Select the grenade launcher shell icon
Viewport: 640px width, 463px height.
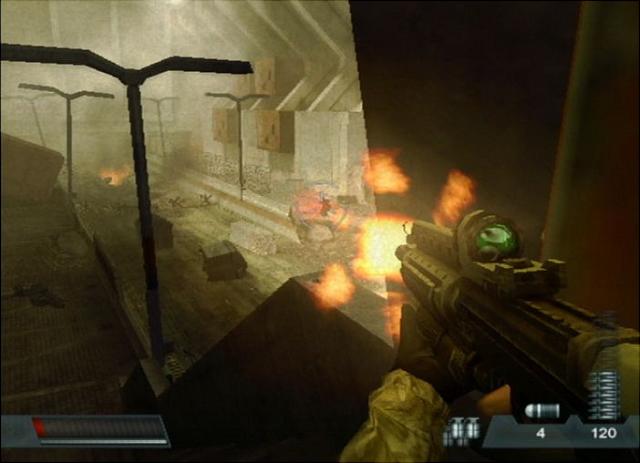coord(540,412)
